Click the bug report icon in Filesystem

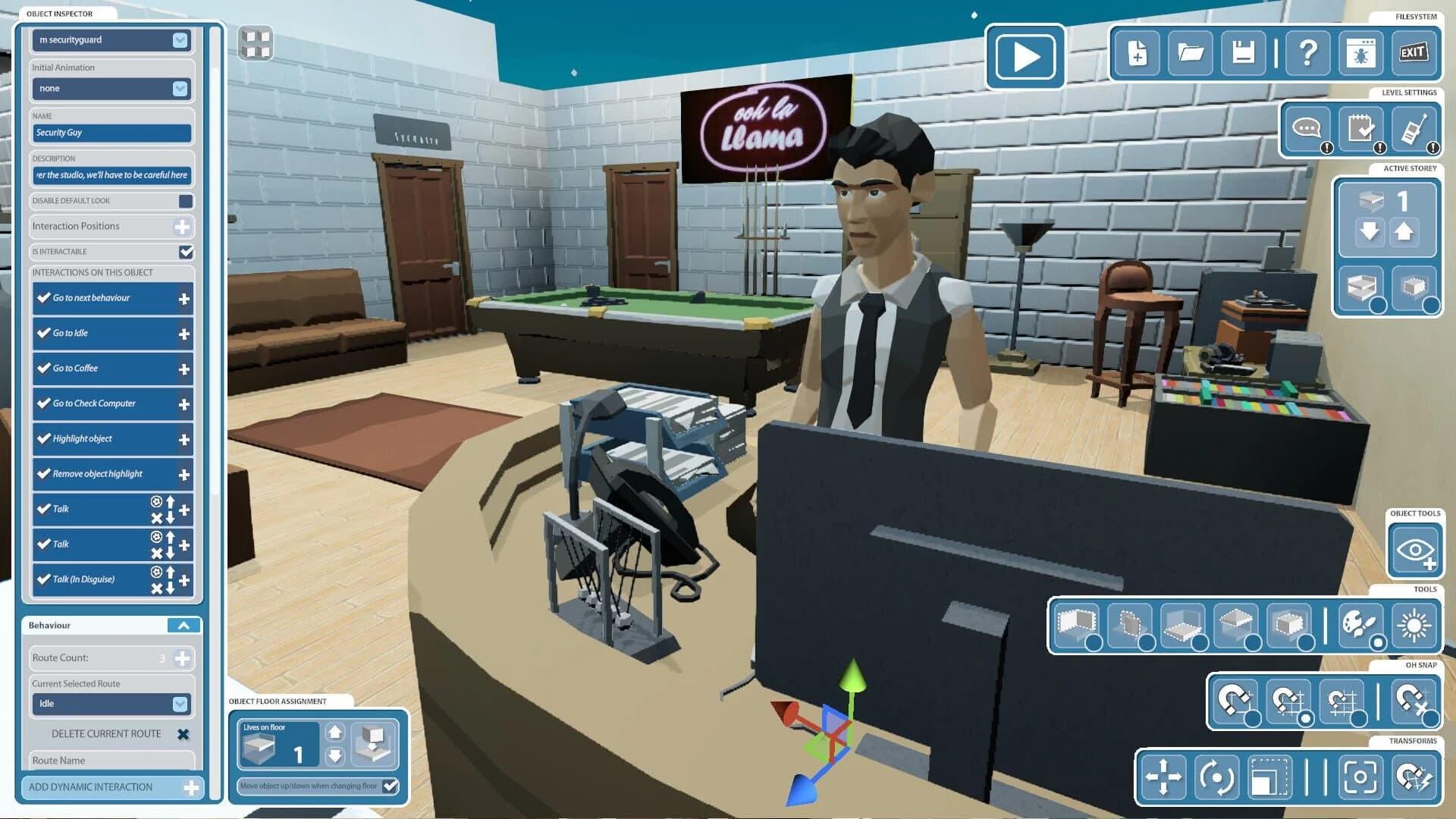(1359, 53)
